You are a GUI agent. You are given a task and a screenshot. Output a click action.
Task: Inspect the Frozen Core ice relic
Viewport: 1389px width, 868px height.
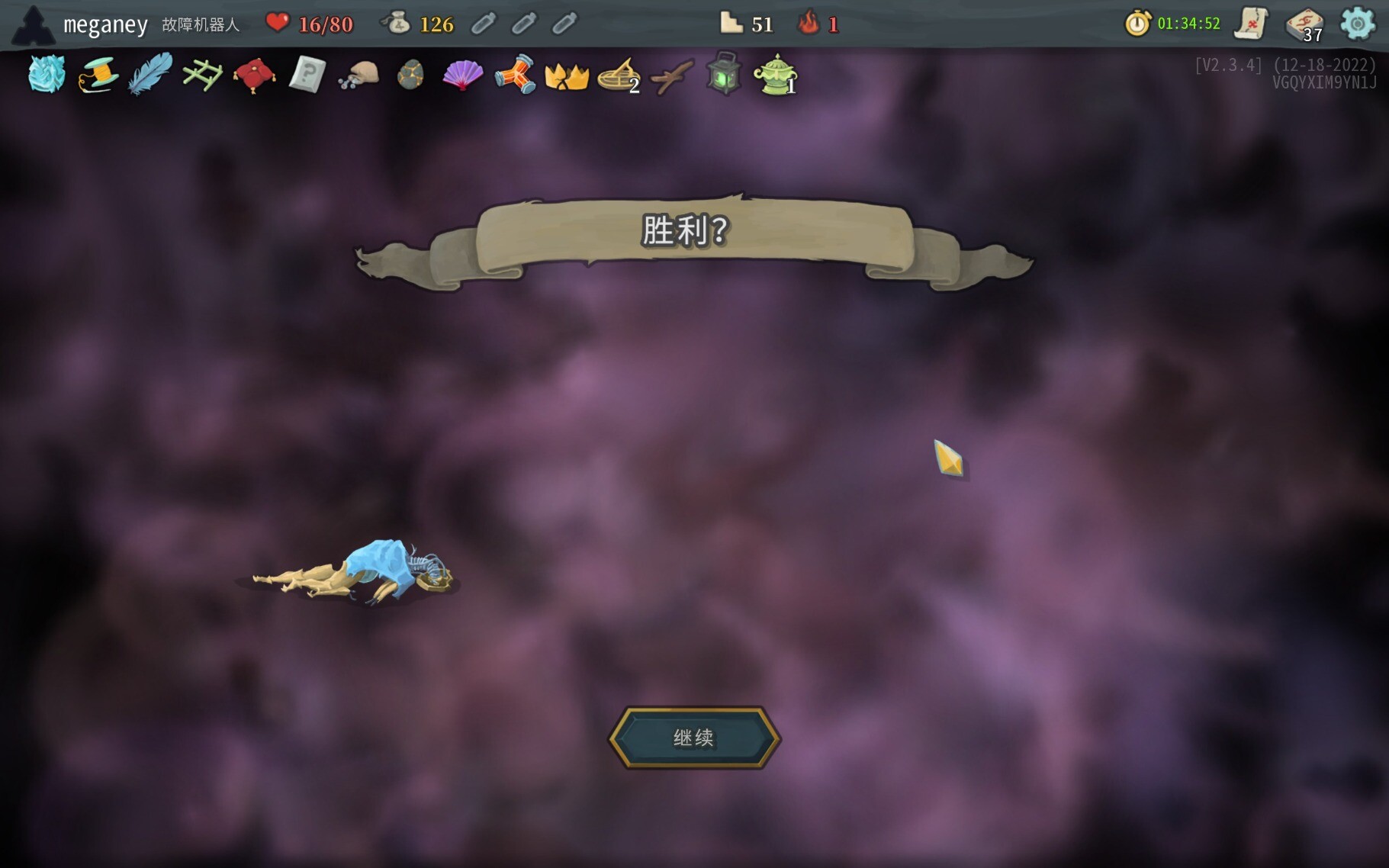tap(47, 75)
